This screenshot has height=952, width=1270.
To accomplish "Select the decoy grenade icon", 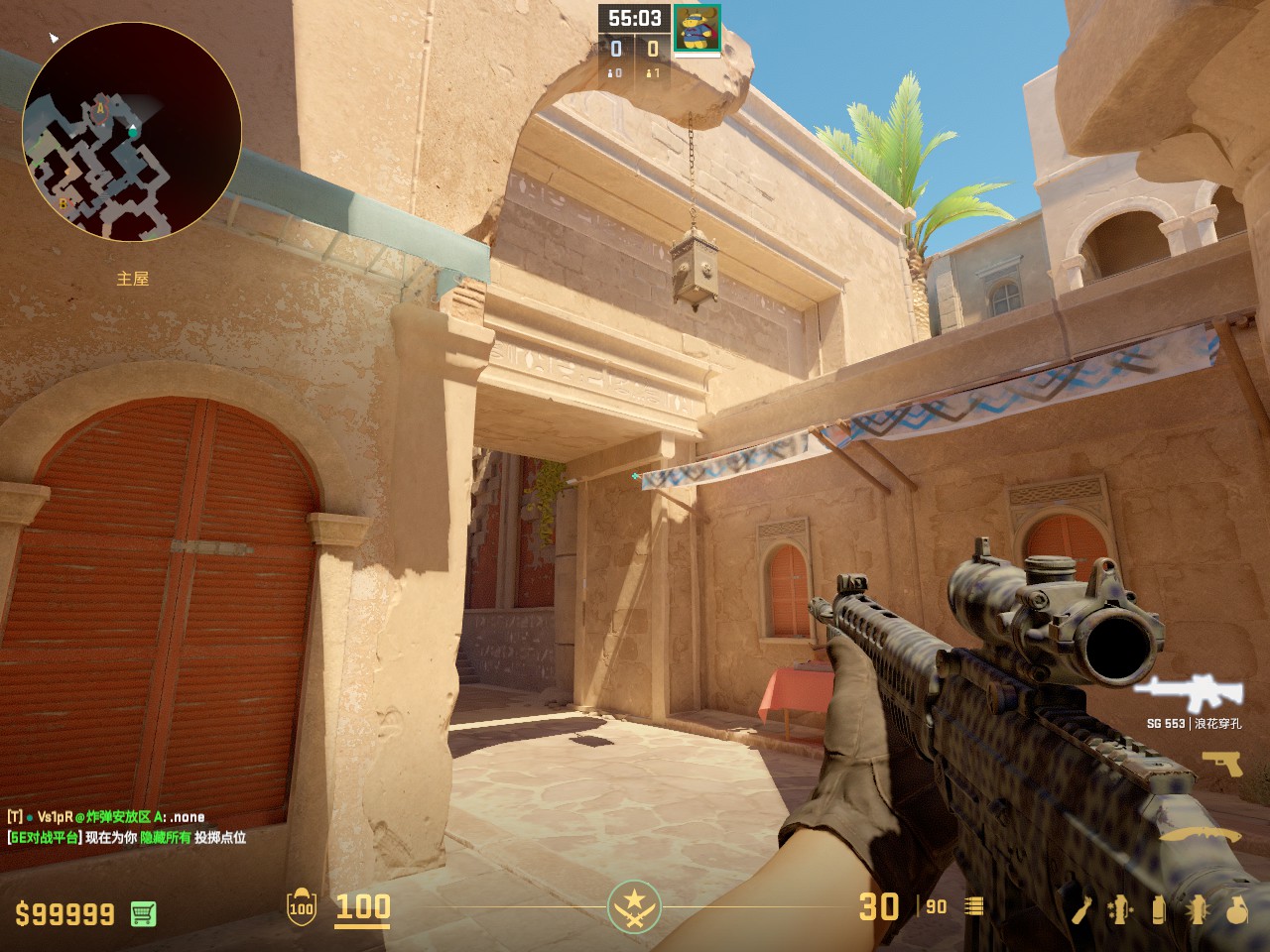I will click(x=1122, y=908).
